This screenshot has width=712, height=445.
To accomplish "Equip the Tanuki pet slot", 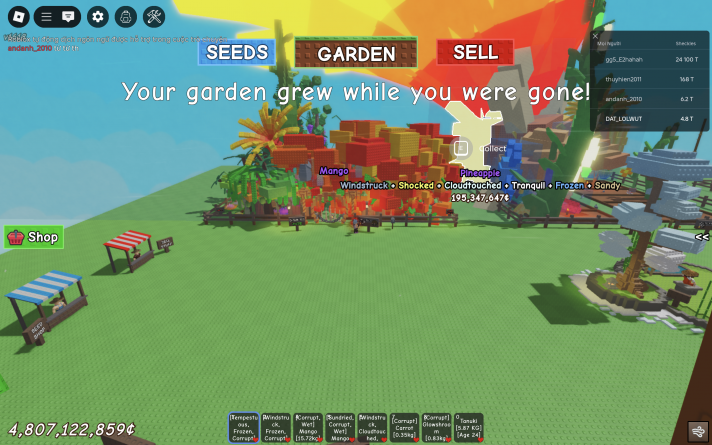I will coord(468,428).
